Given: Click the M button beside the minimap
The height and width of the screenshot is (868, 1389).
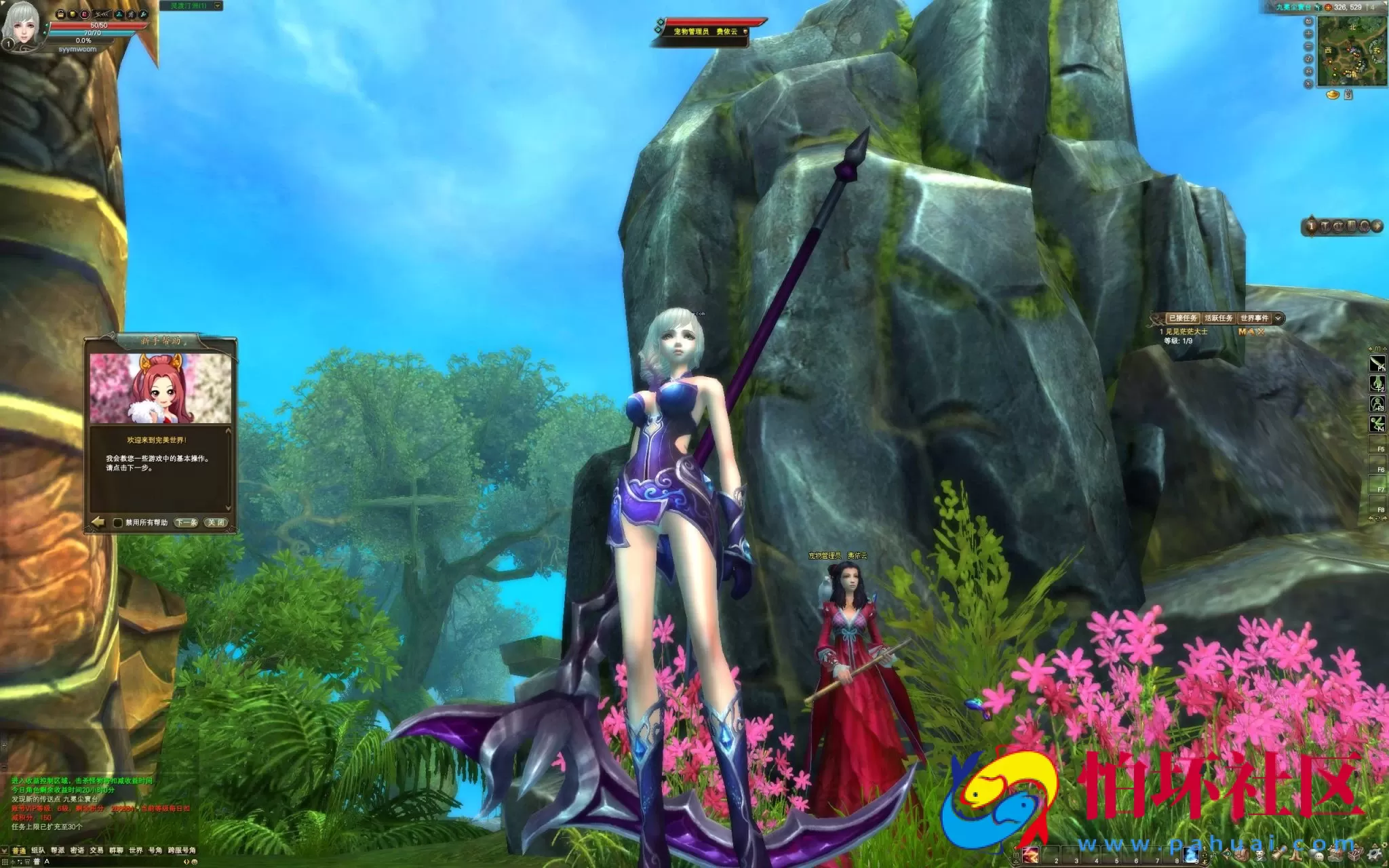Looking at the screenshot, I should [1308, 71].
